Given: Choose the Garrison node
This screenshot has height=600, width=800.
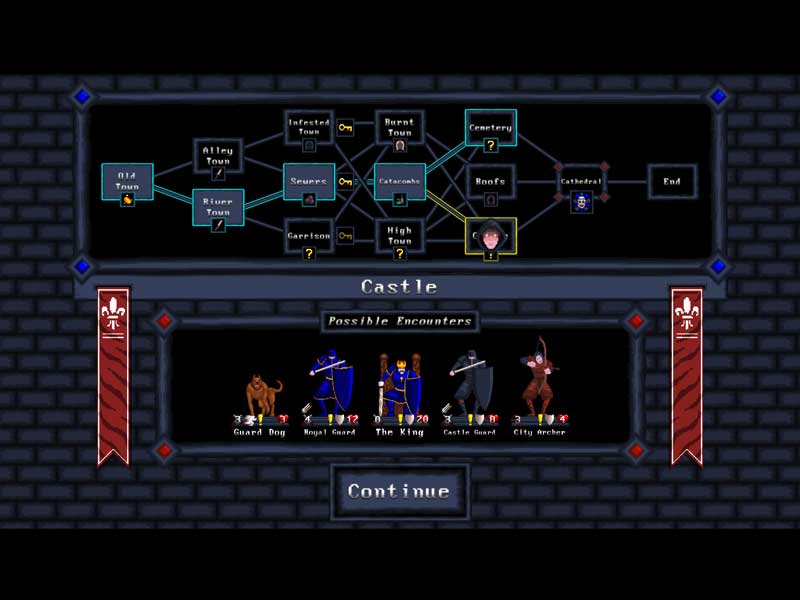Looking at the screenshot, I should coord(309,236).
